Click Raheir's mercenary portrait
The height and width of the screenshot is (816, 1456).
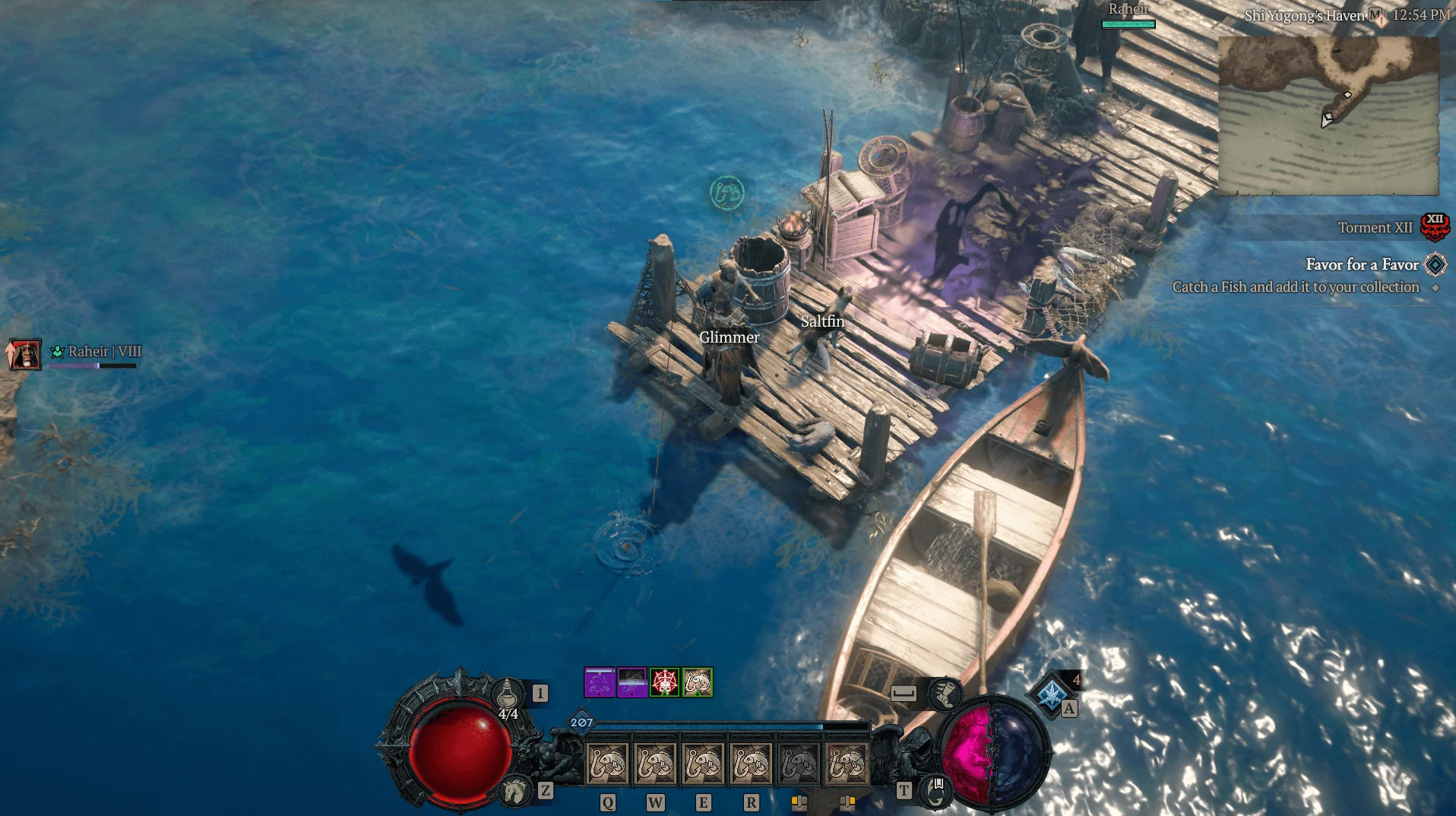(24, 354)
